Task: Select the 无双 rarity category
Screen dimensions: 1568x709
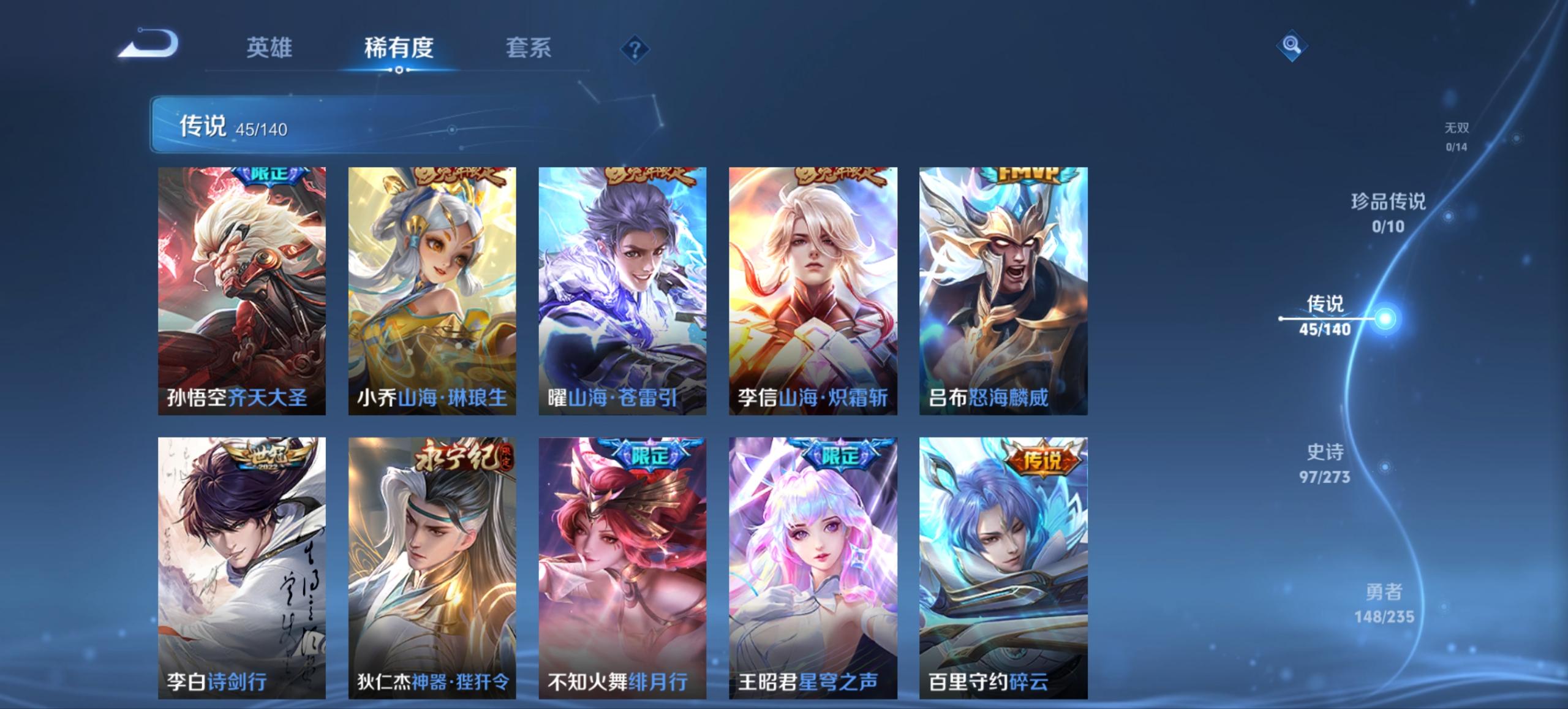Action: [x=1458, y=136]
